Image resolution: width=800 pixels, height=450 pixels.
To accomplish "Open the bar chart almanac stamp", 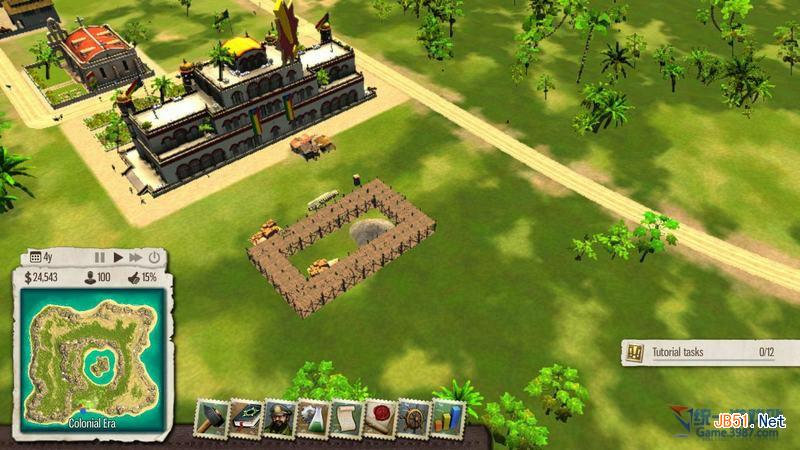I will point(447,418).
